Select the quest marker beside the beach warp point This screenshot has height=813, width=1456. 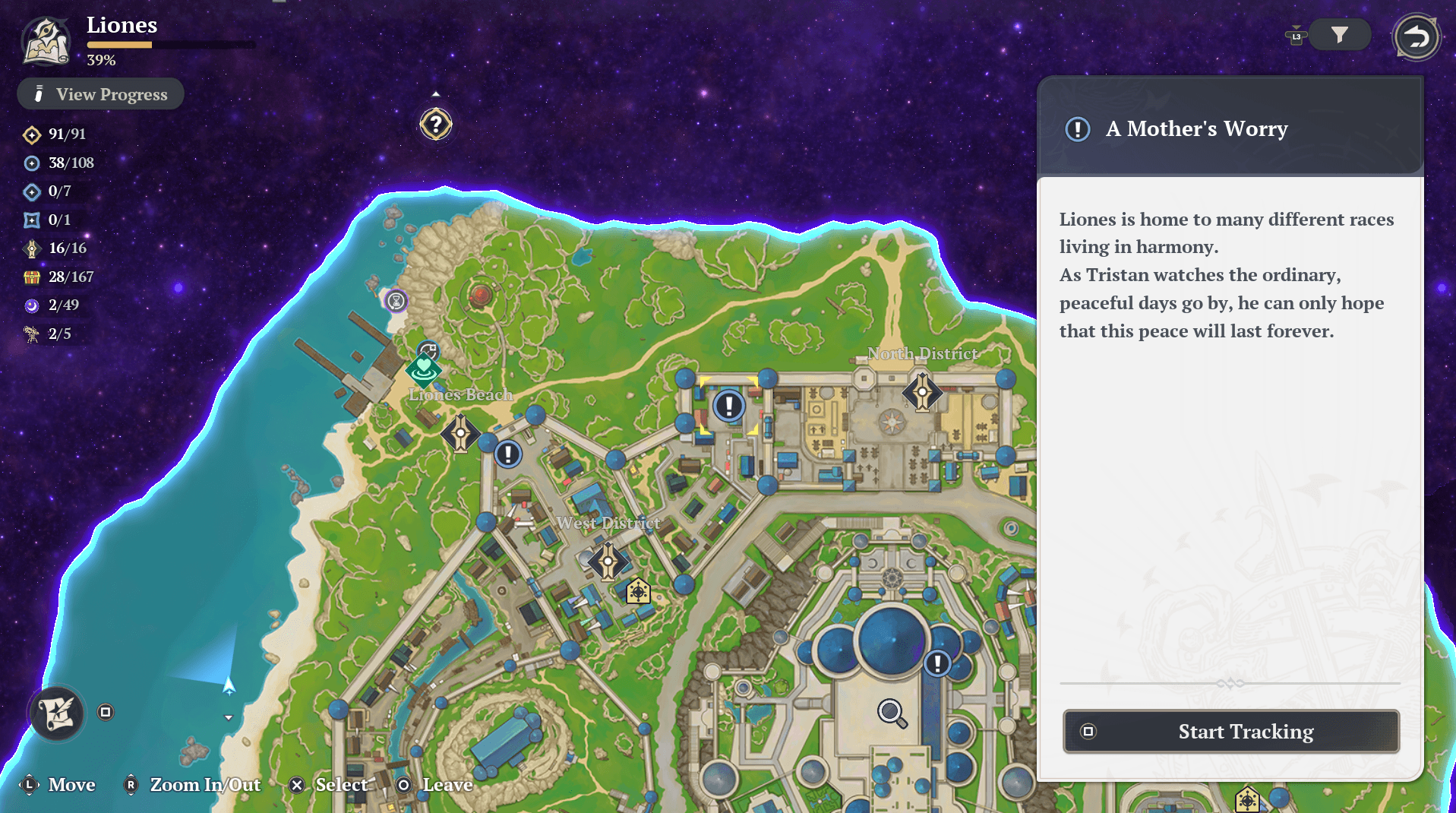508,454
